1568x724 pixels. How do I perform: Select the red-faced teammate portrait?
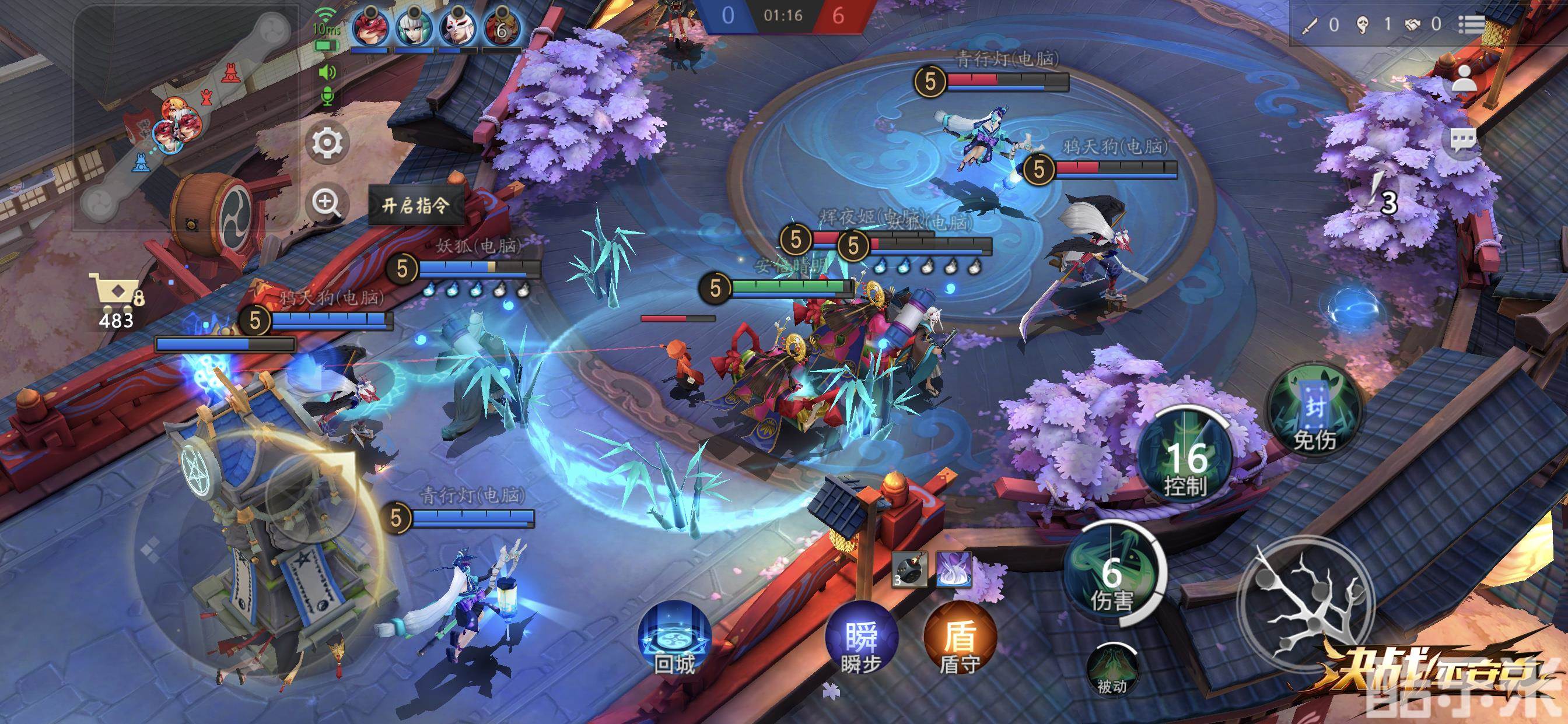370,28
